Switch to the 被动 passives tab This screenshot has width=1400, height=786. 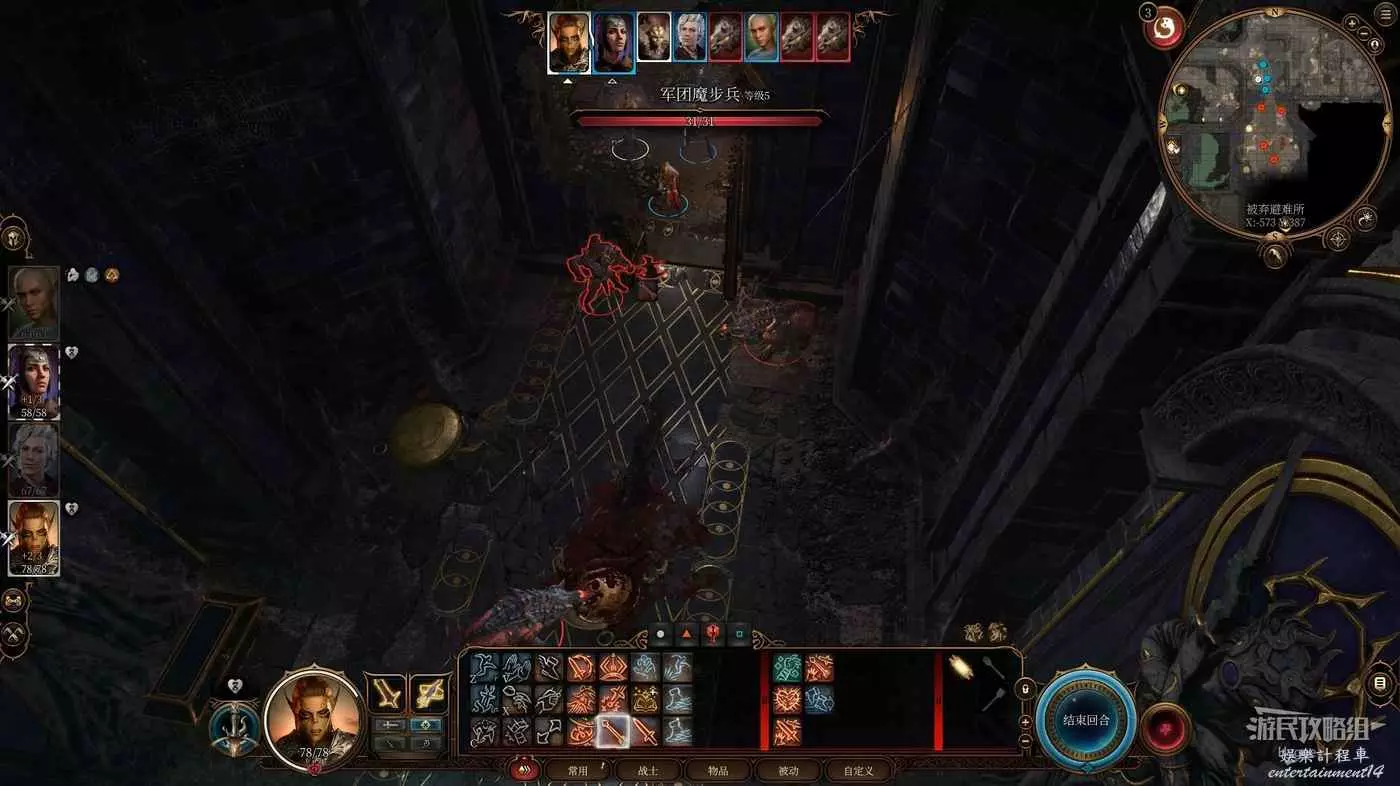tap(788, 770)
